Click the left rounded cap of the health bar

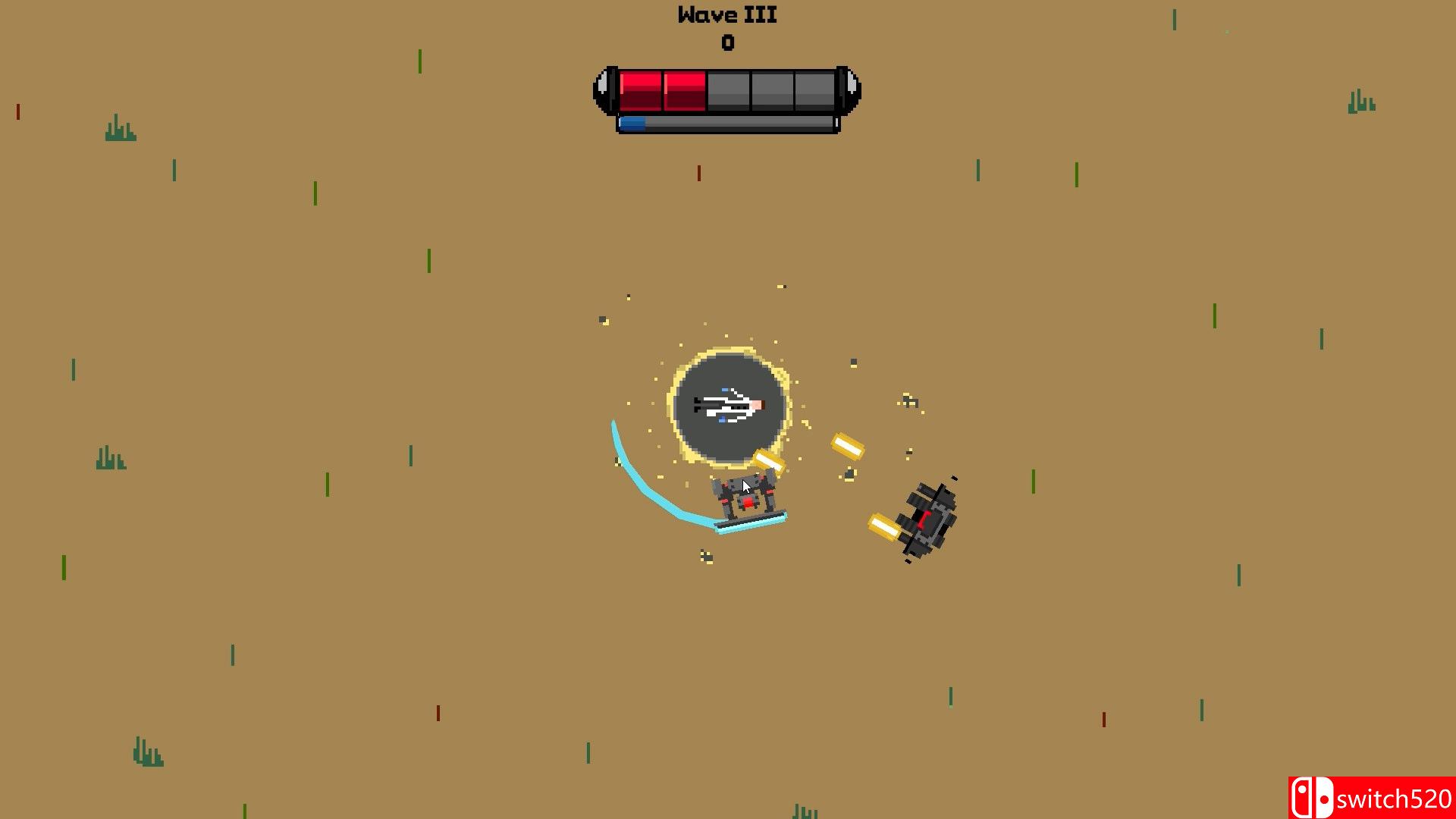click(x=605, y=88)
